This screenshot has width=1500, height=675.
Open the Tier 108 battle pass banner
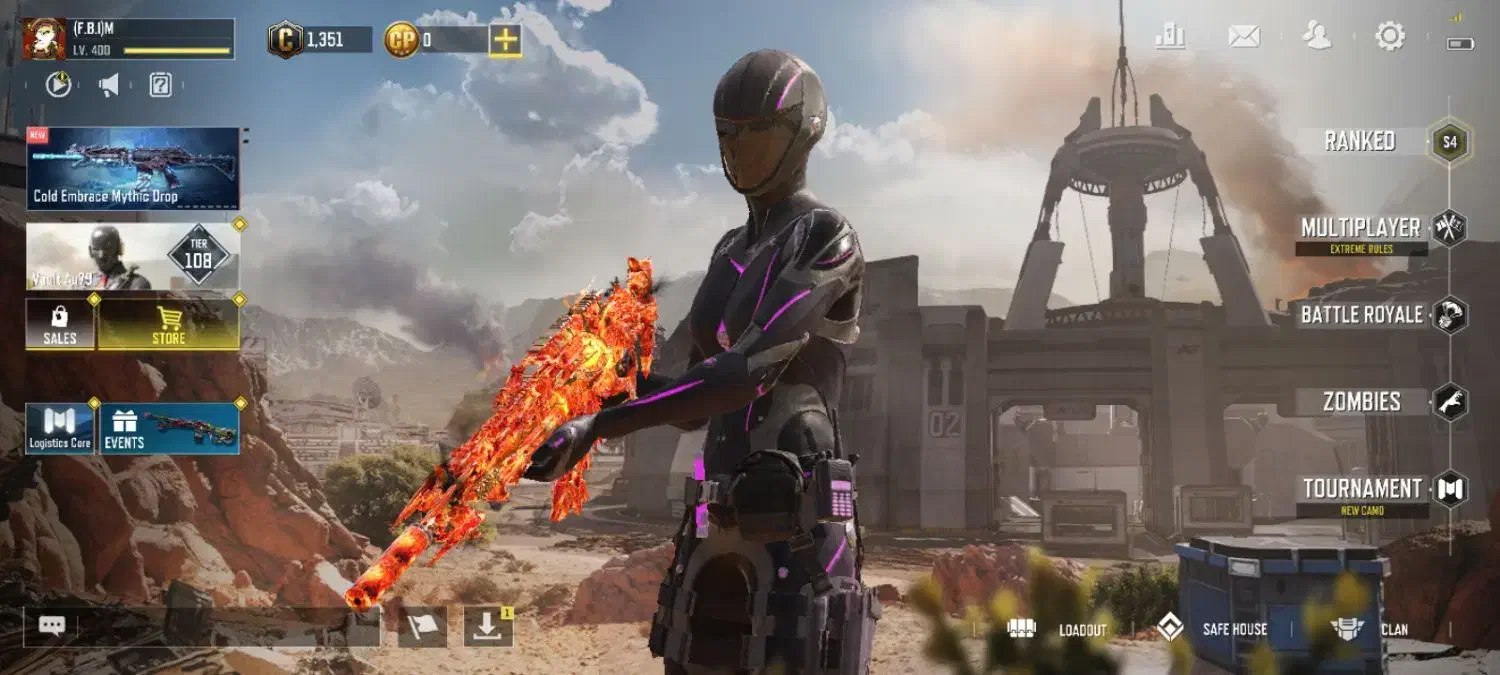click(x=133, y=257)
